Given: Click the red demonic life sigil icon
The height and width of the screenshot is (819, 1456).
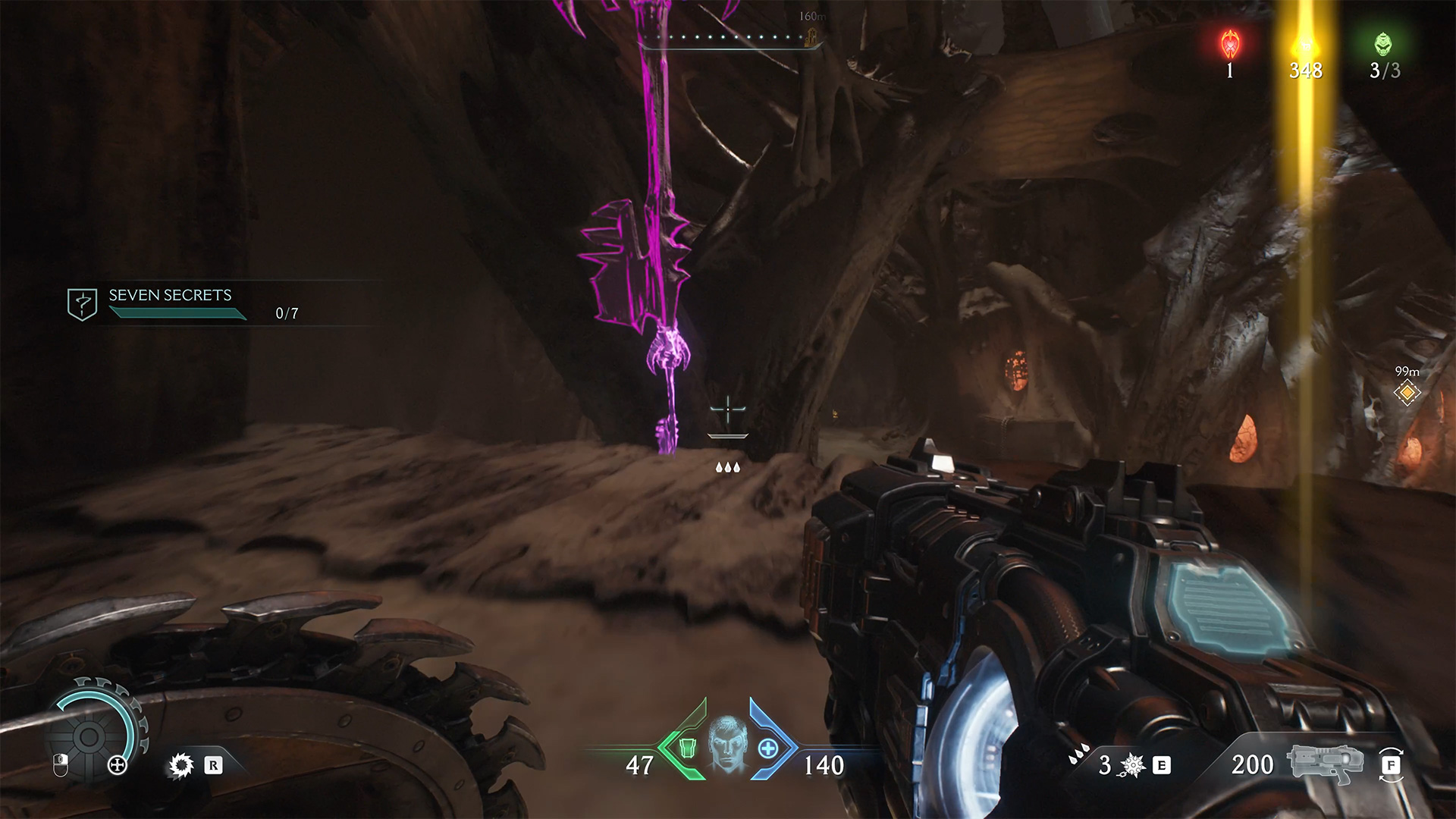Looking at the screenshot, I should (x=1229, y=45).
